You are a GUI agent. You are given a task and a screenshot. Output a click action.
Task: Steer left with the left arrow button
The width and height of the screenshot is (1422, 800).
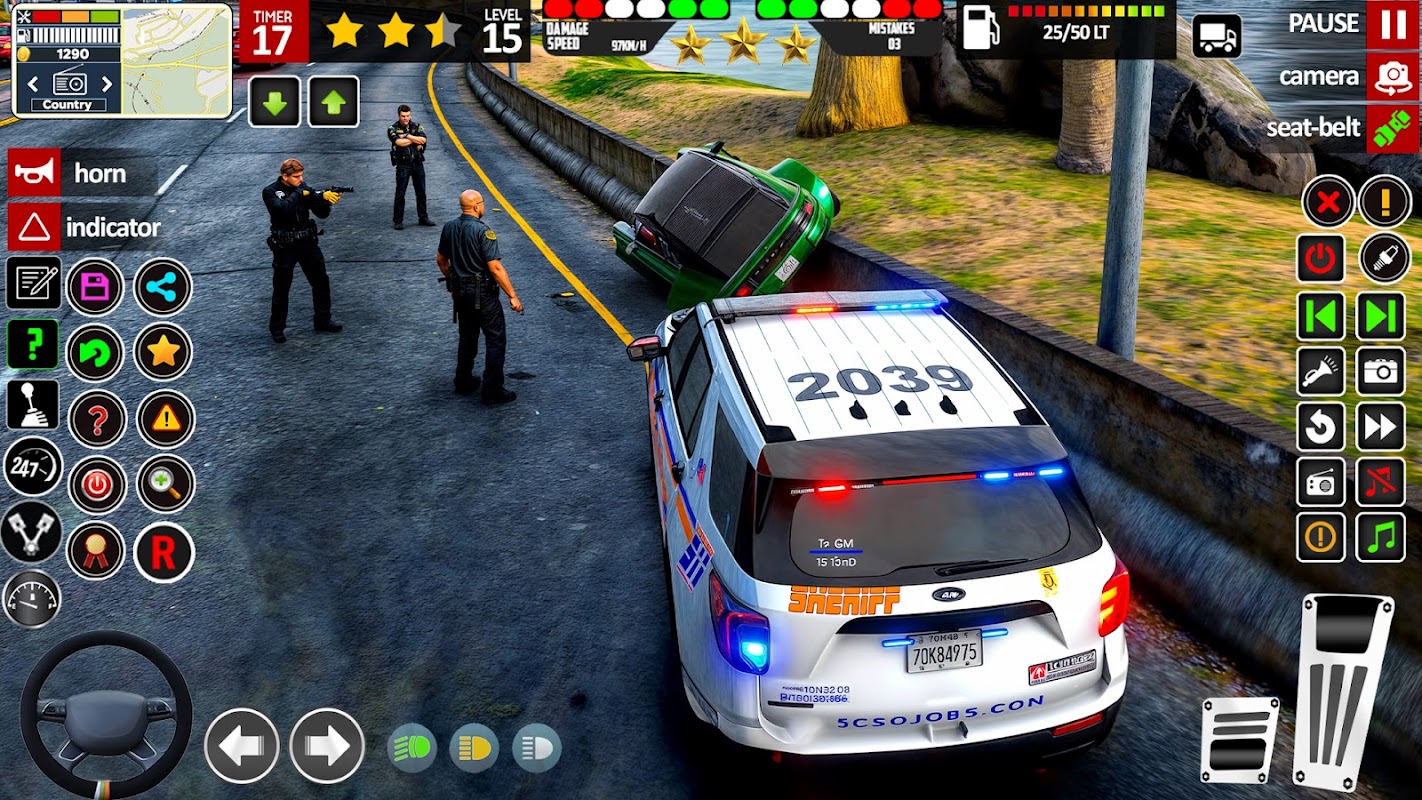(x=242, y=745)
